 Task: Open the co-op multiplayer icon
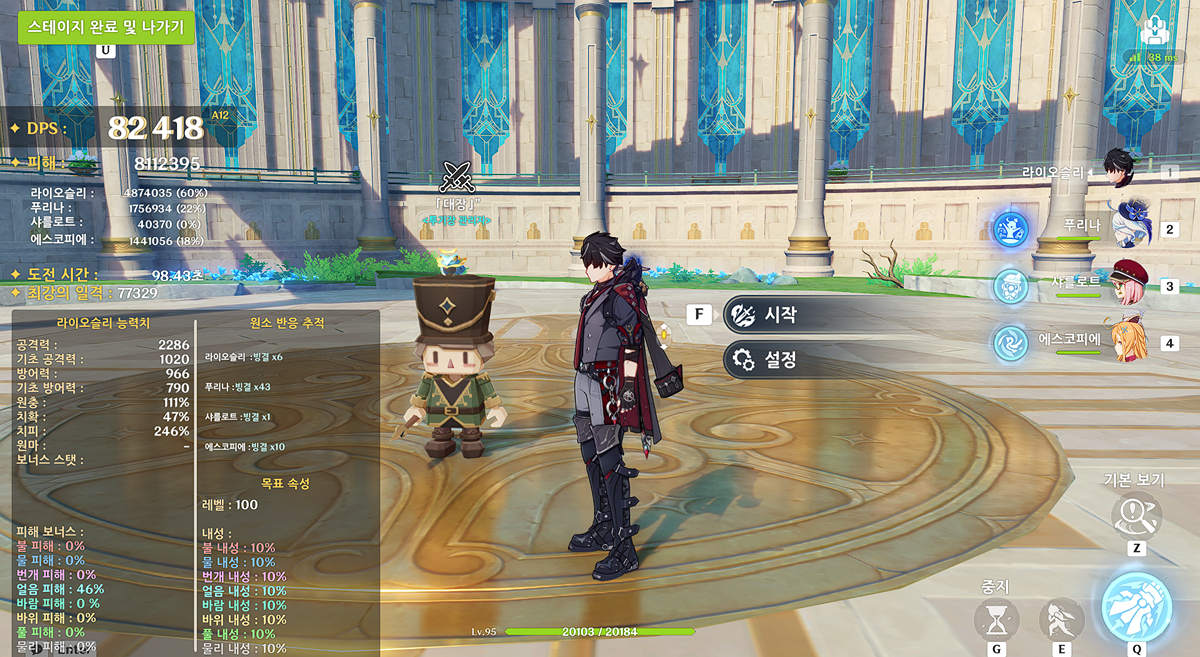[x=1157, y=31]
